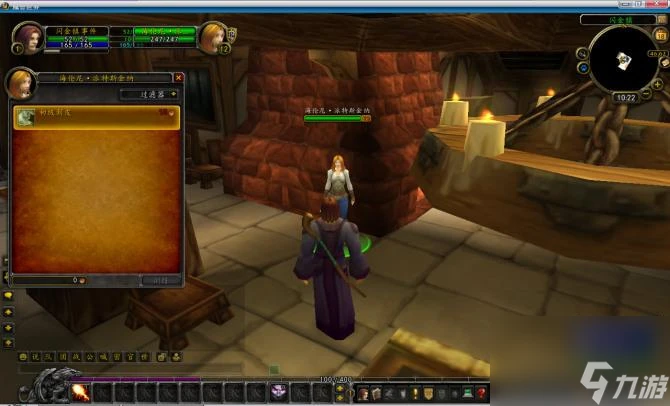Viewport: 670px width, 406px height.
Task: Open the calendar from minimap button
Action: click(x=661, y=35)
